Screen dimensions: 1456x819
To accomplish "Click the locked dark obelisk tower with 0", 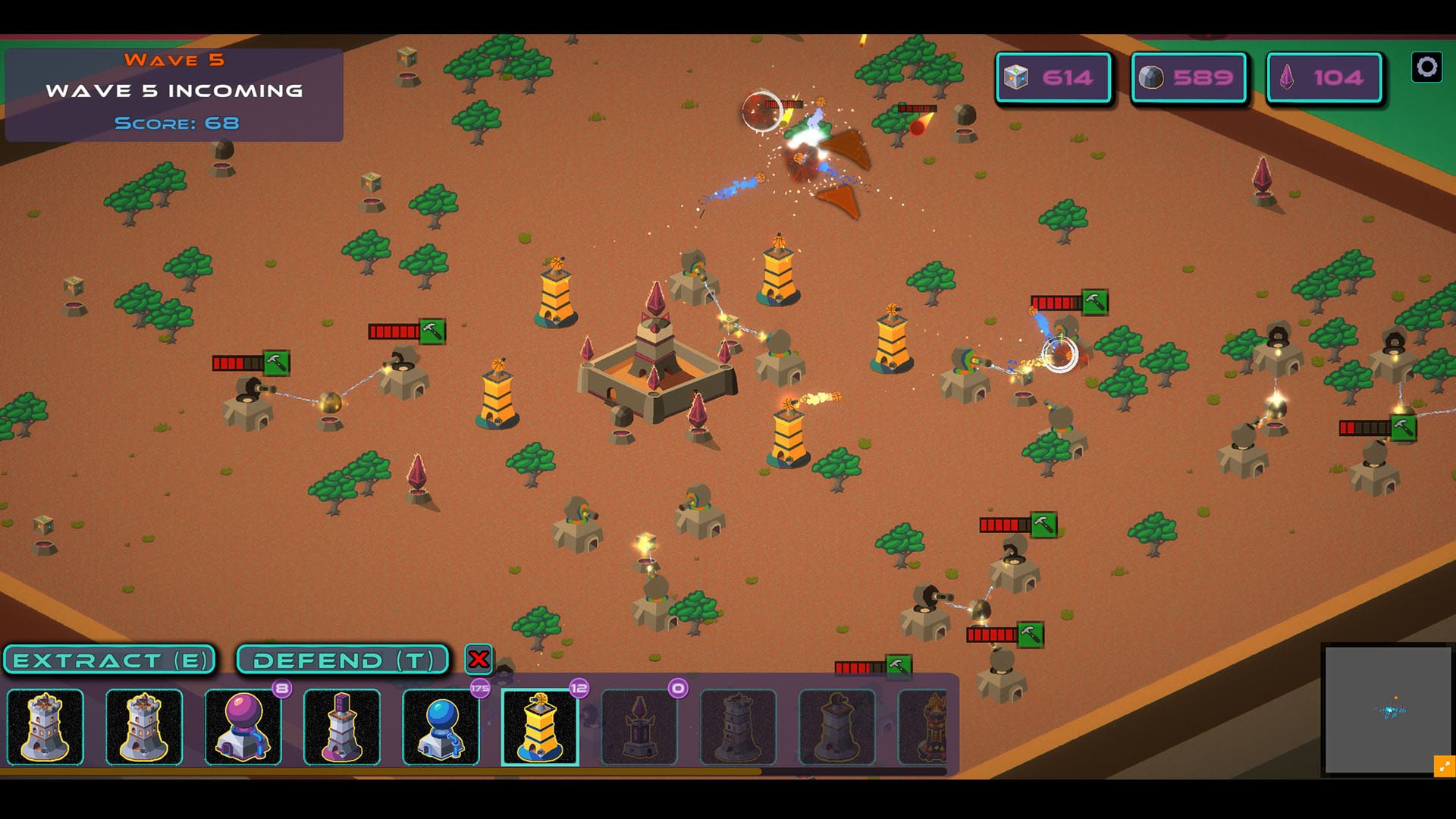I will (x=639, y=726).
